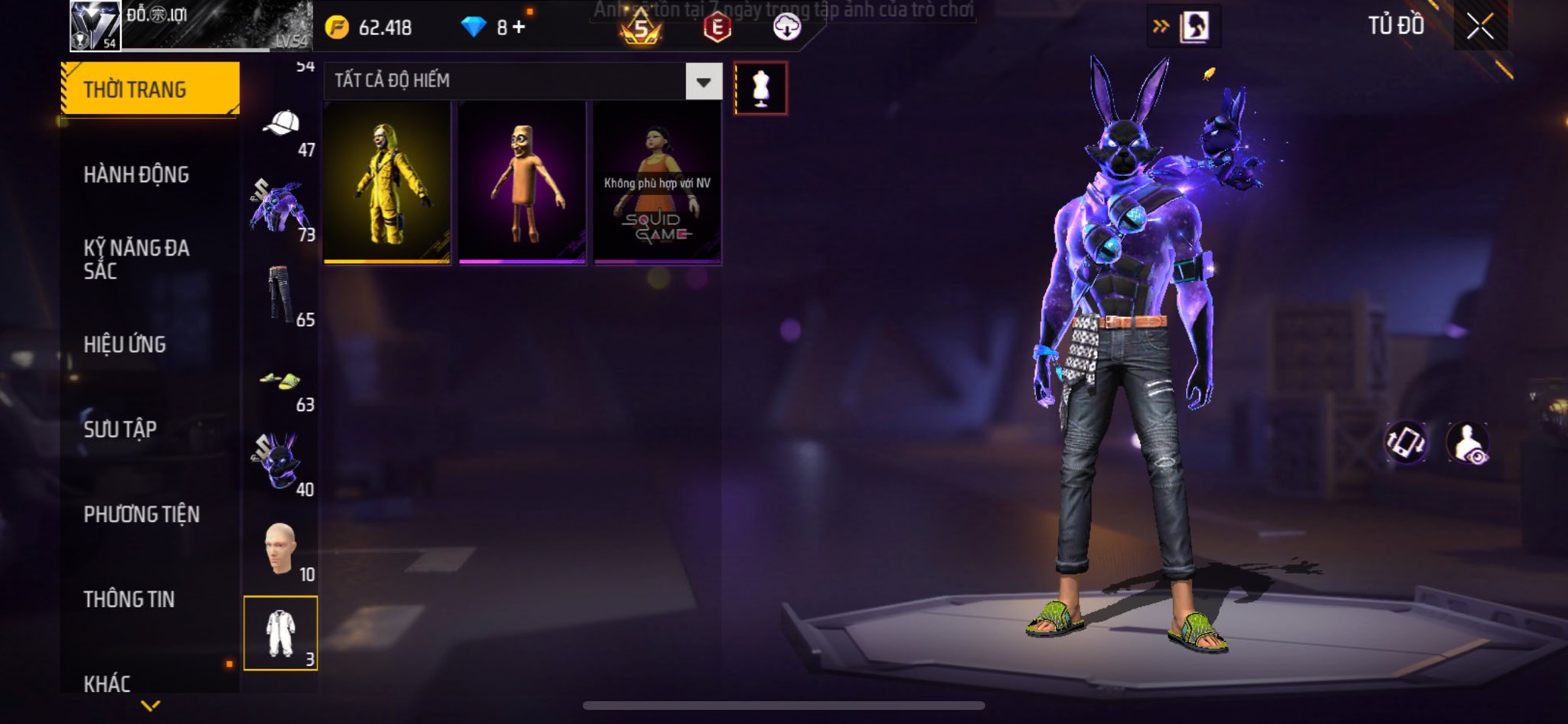Open the TẤT CẢ ĐỘ HIẾM rarity dropdown
Viewport: 1568px width, 724px height.
pyautogui.click(x=703, y=81)
